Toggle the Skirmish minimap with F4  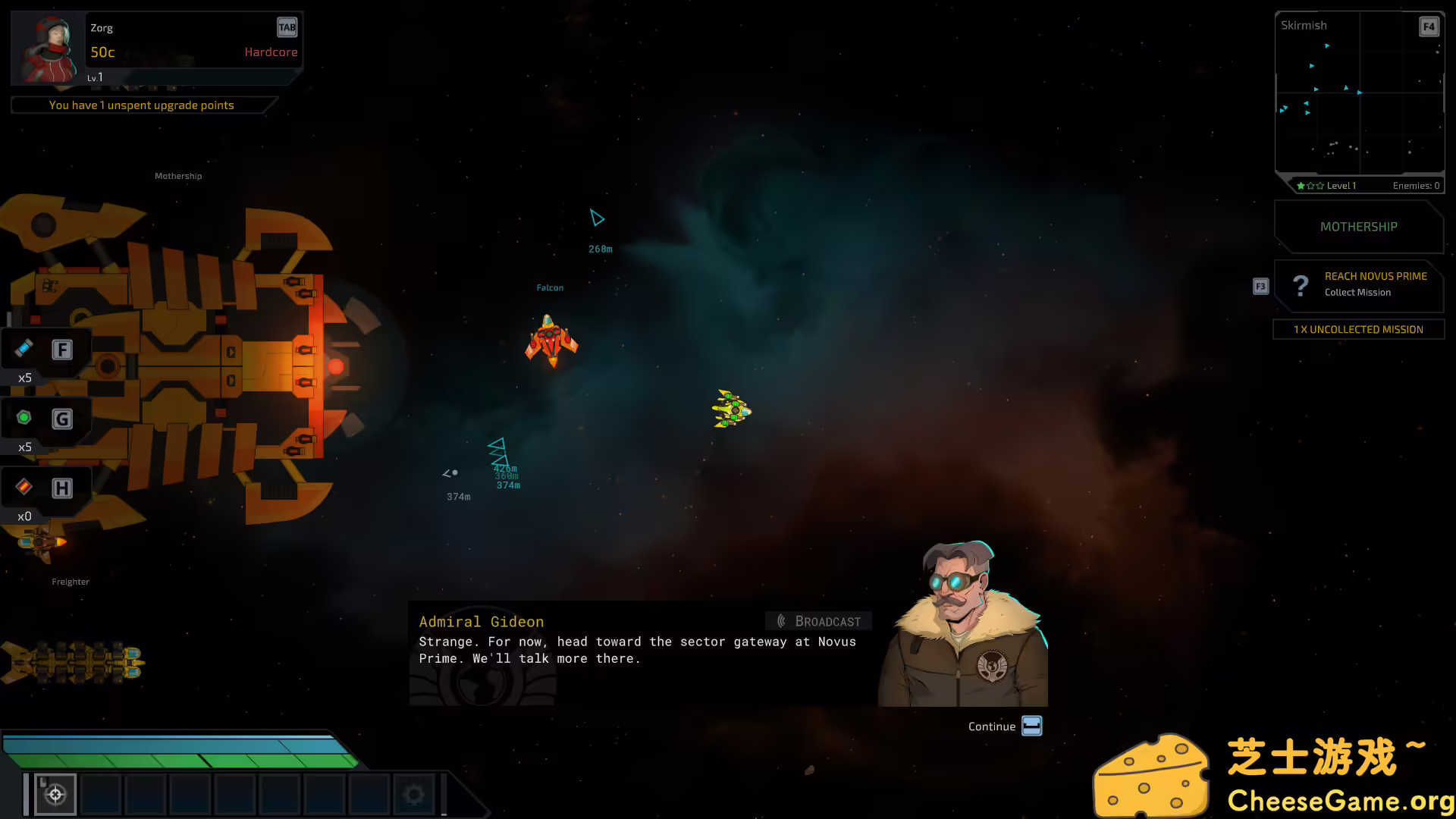1429,26
